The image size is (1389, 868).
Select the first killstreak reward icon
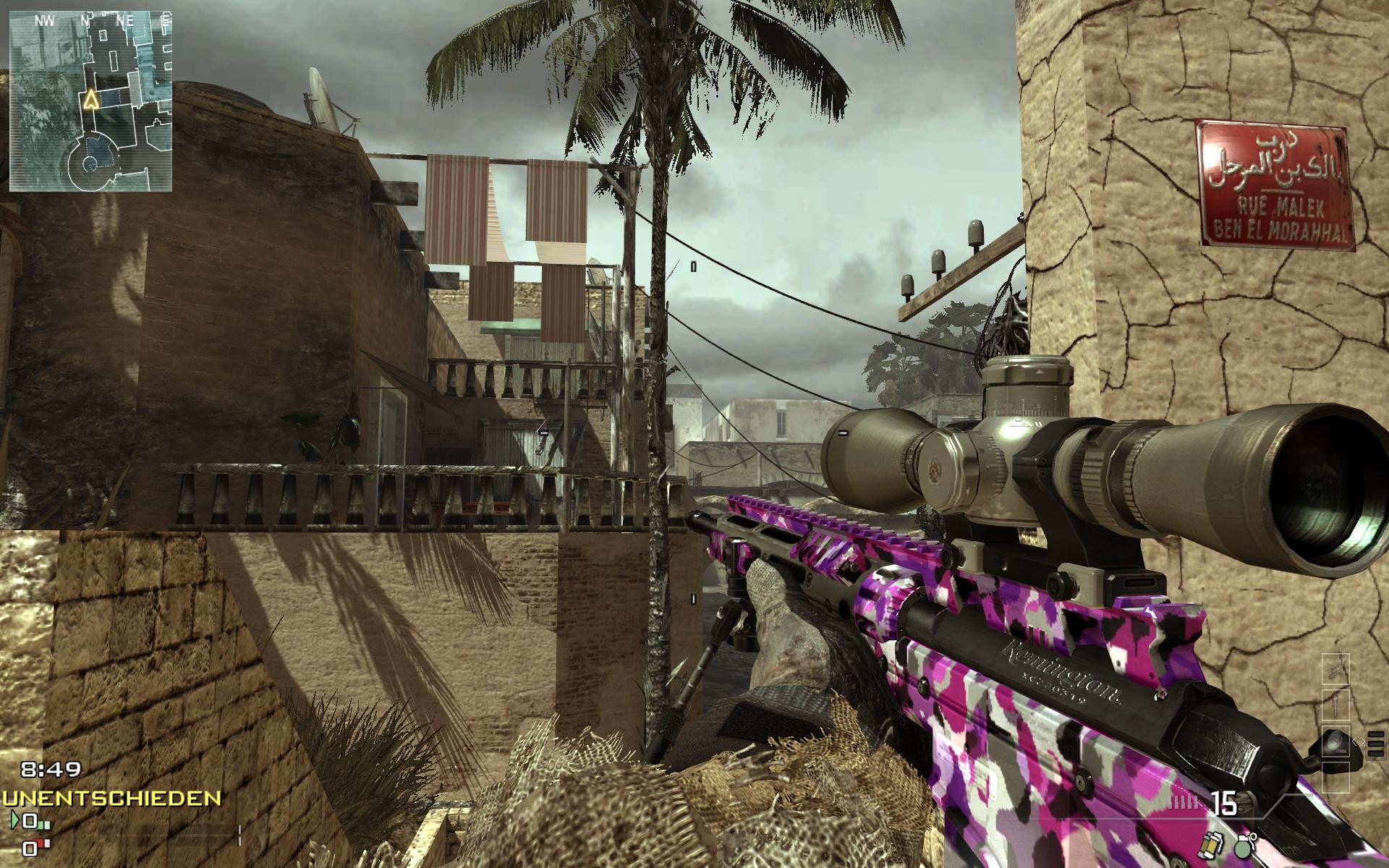1335,671
